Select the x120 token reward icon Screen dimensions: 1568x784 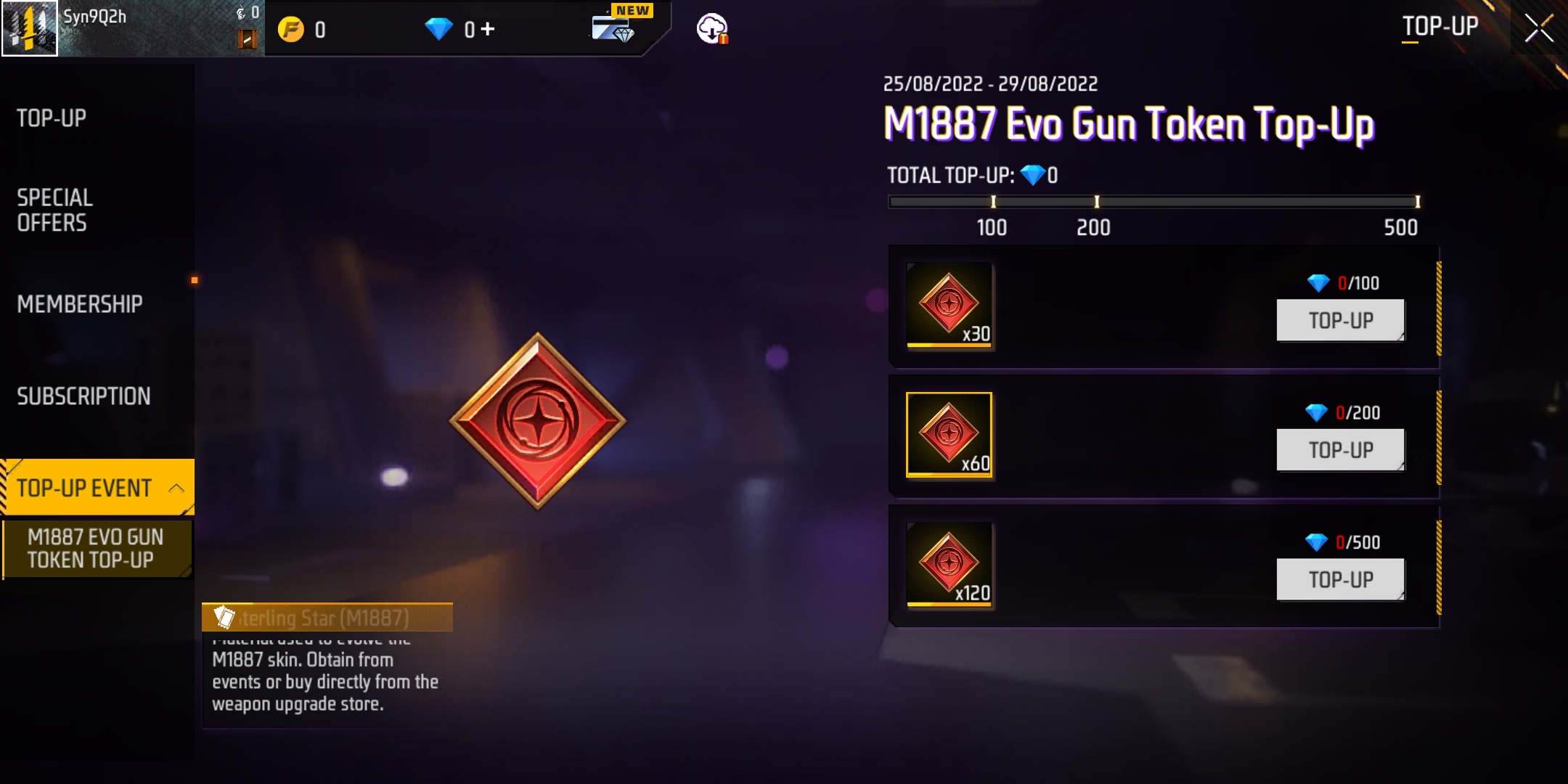[x=949, y=564]
